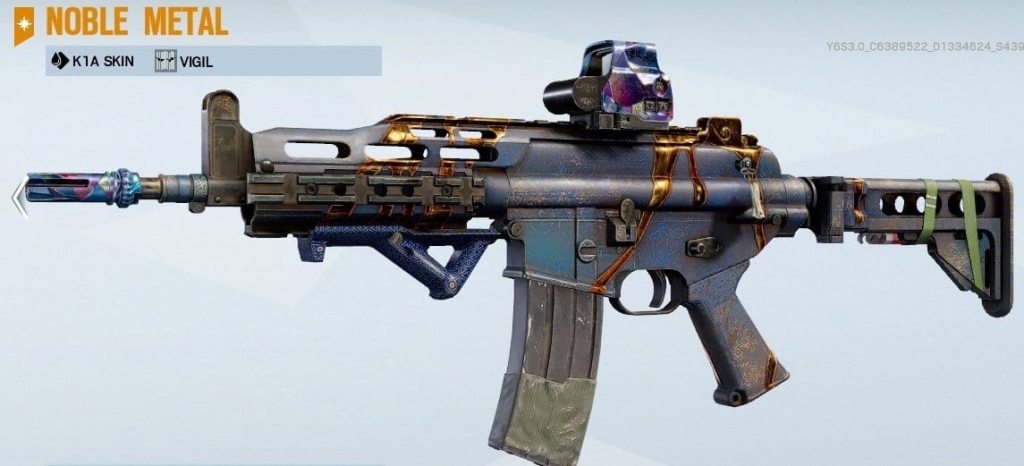The width and height of the screenshot is (1024, 466).
Task: Open the Vigil operator tag
Action: coord(186,62)
